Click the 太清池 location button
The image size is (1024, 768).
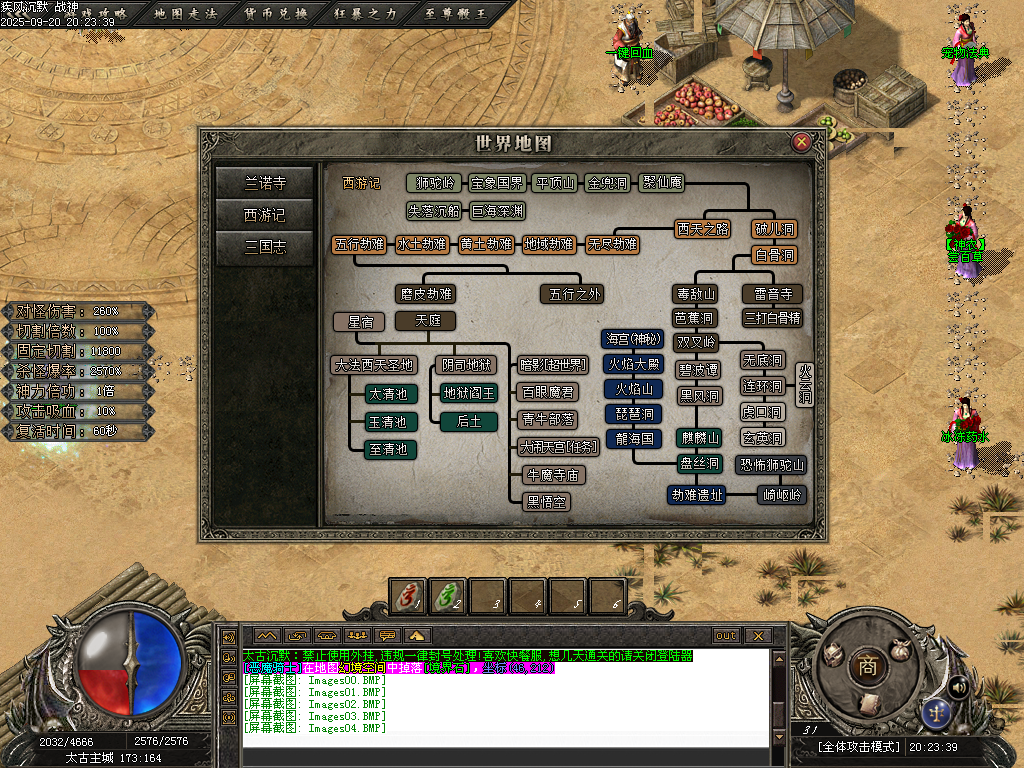[388, 394]
